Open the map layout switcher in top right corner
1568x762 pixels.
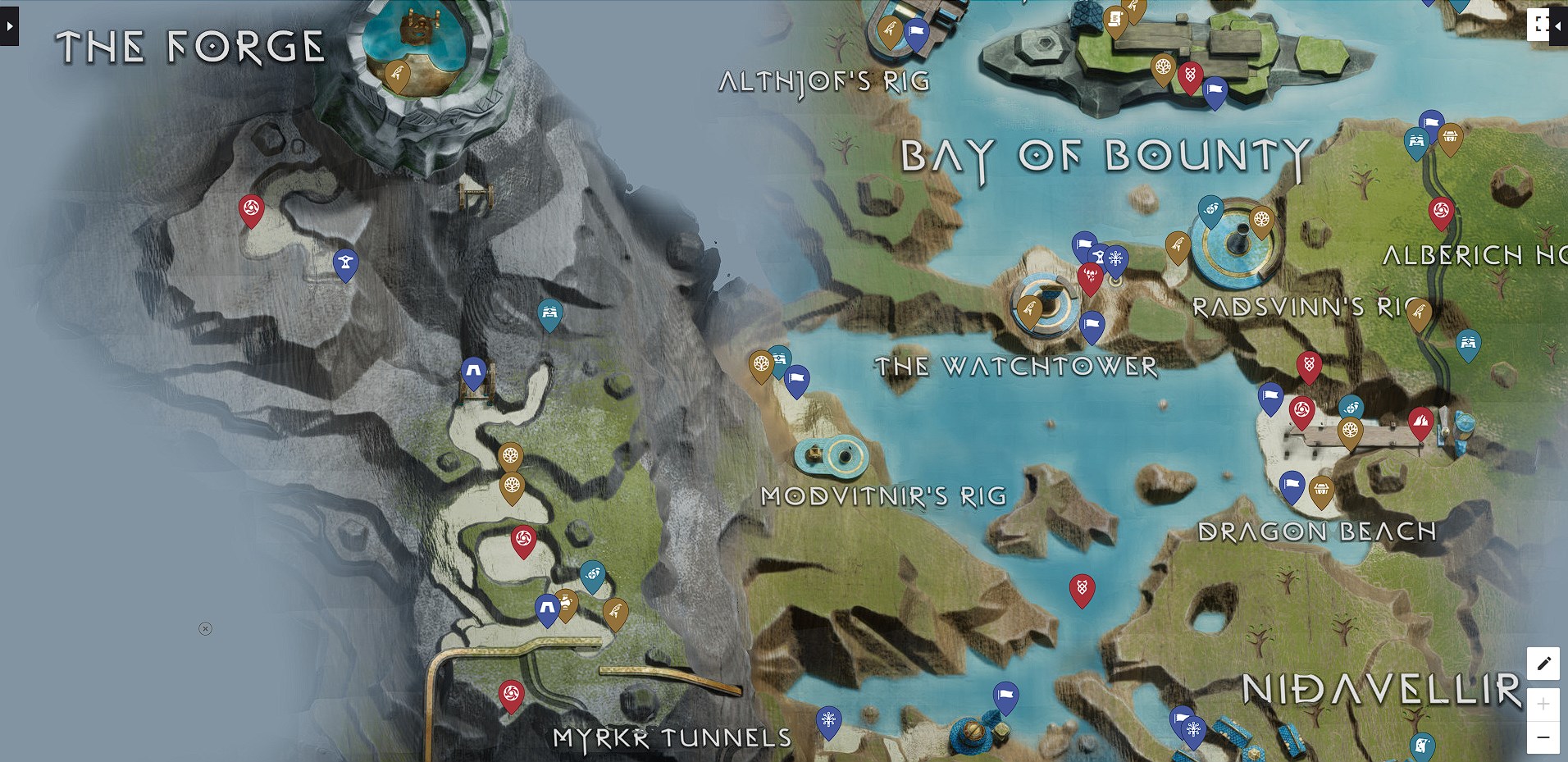1539,25
